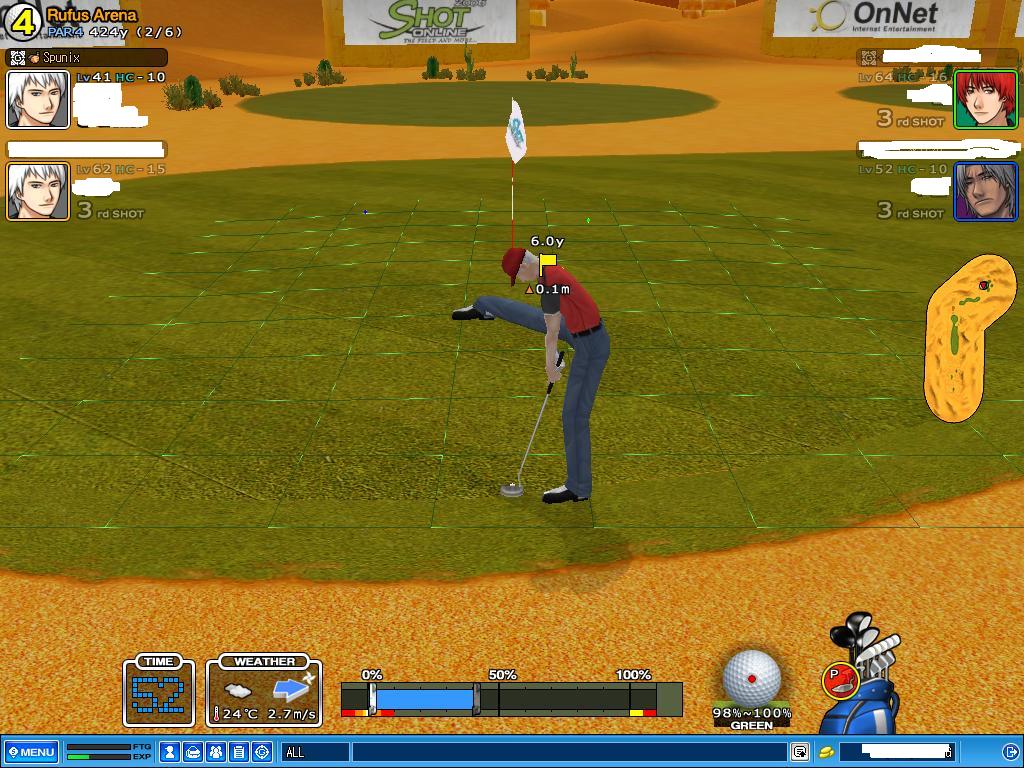Image resolution: width=1024 pixels, height=768 pixels.
Task: Click the Spunix name tag
Action: (85, 58)
